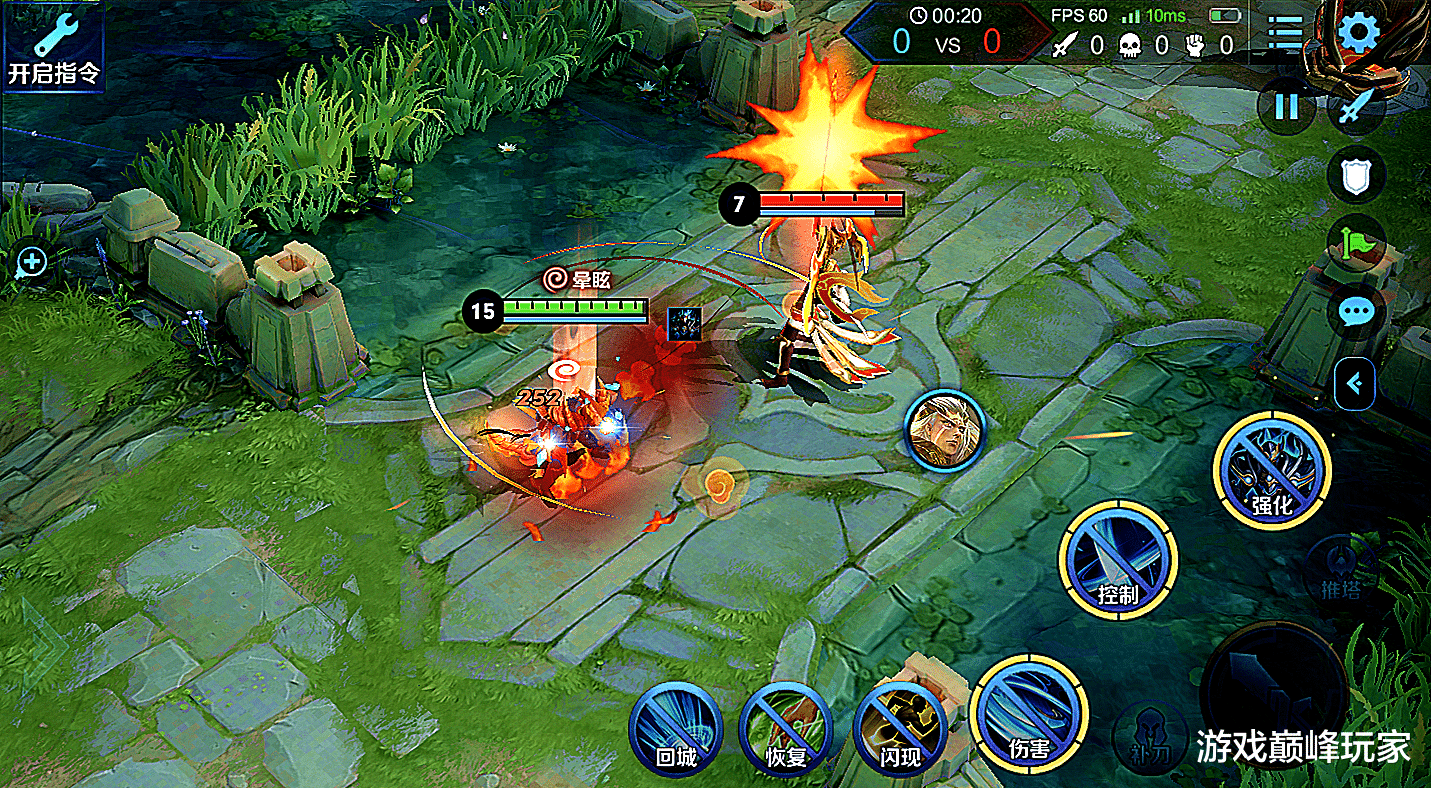Open the scoreboard list icon
Image resolution: width=1431 pixels, height=788 pixels.
click(x=1286, y=33)
